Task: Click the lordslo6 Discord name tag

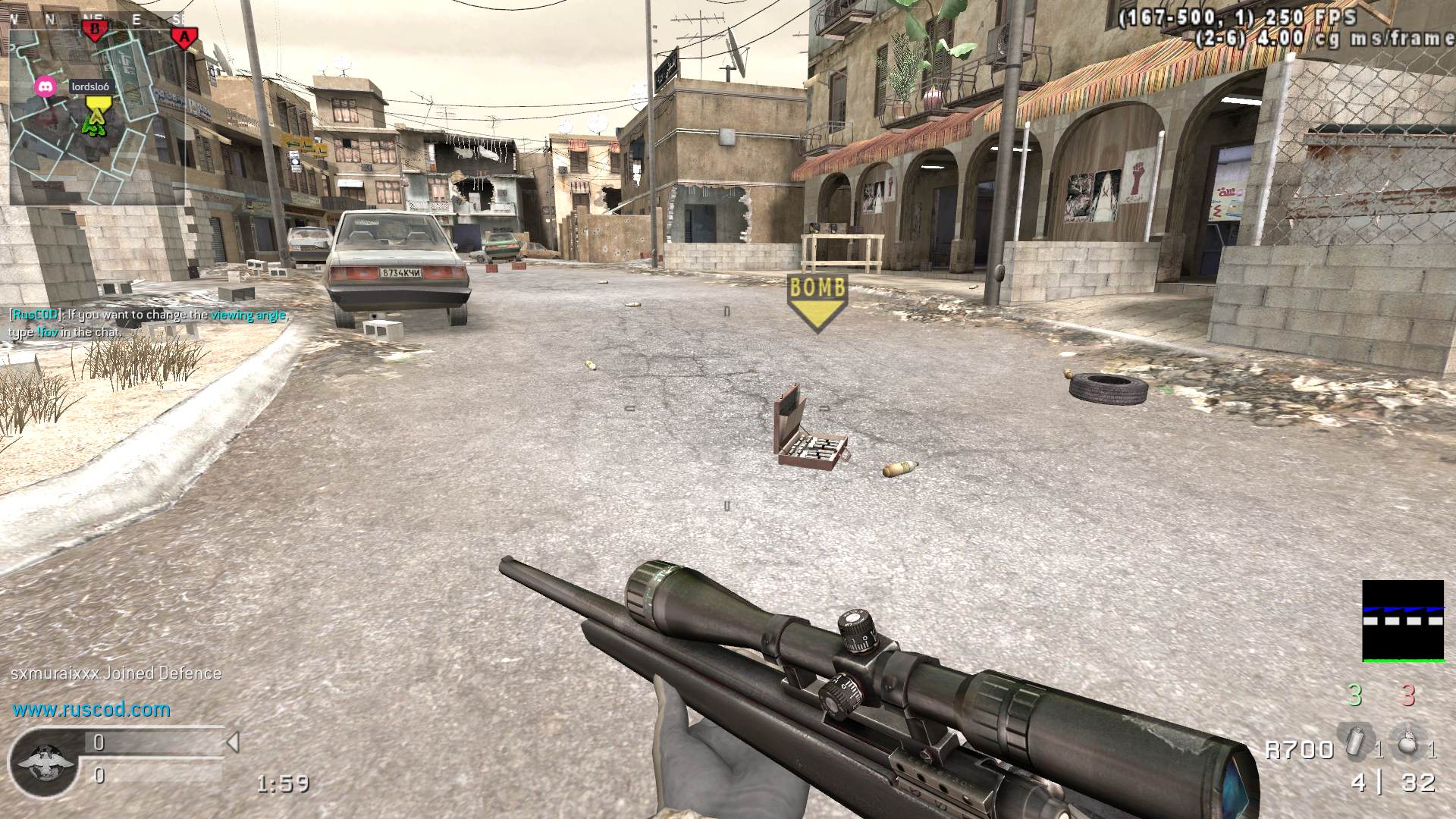Action: click(x=90, y=86)
